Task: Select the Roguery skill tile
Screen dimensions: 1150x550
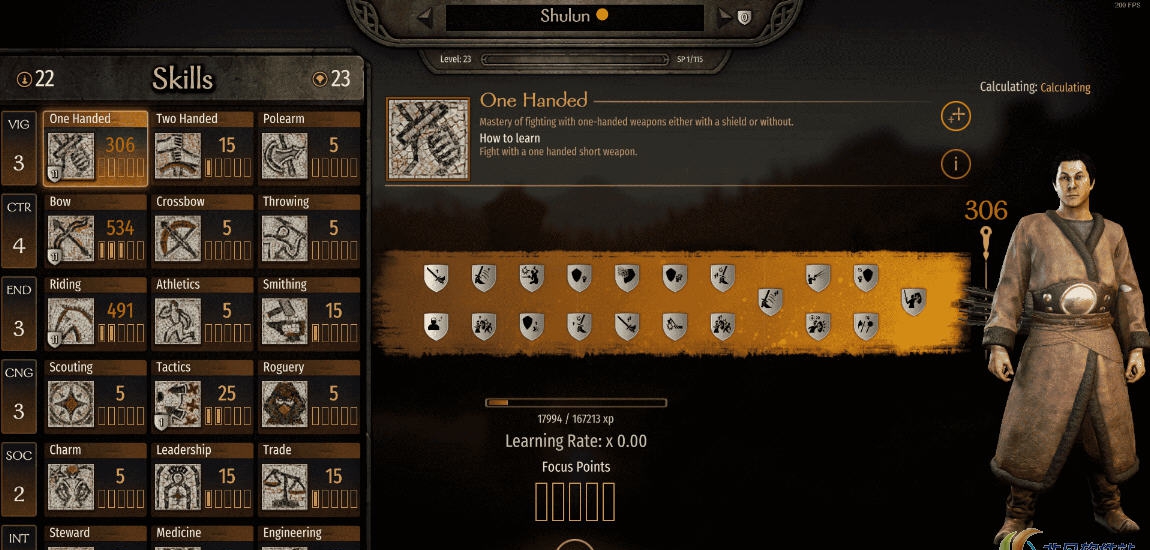Action: pos(309,397)
